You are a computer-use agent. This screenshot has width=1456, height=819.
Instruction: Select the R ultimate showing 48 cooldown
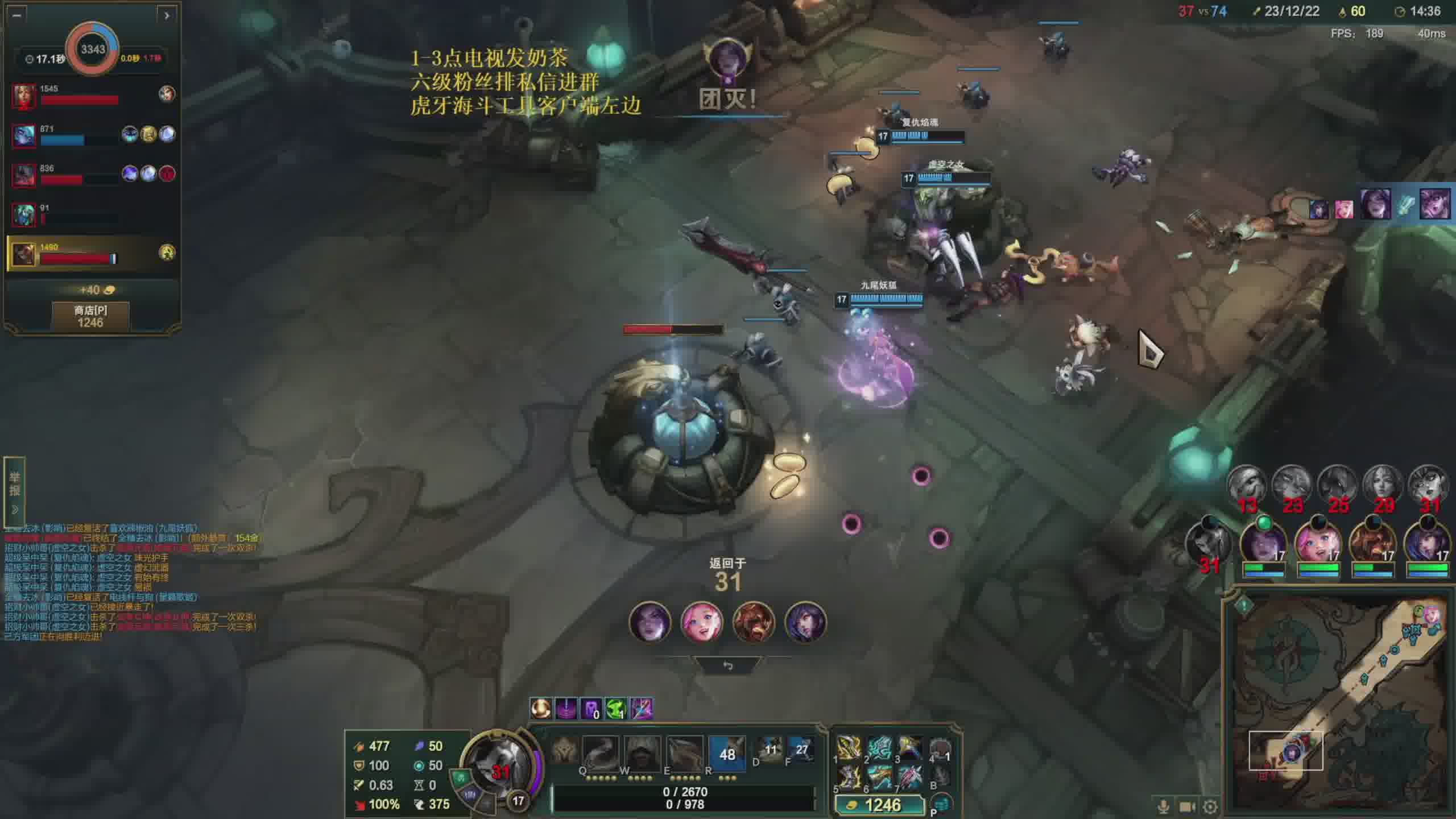(x=727, y=753)
